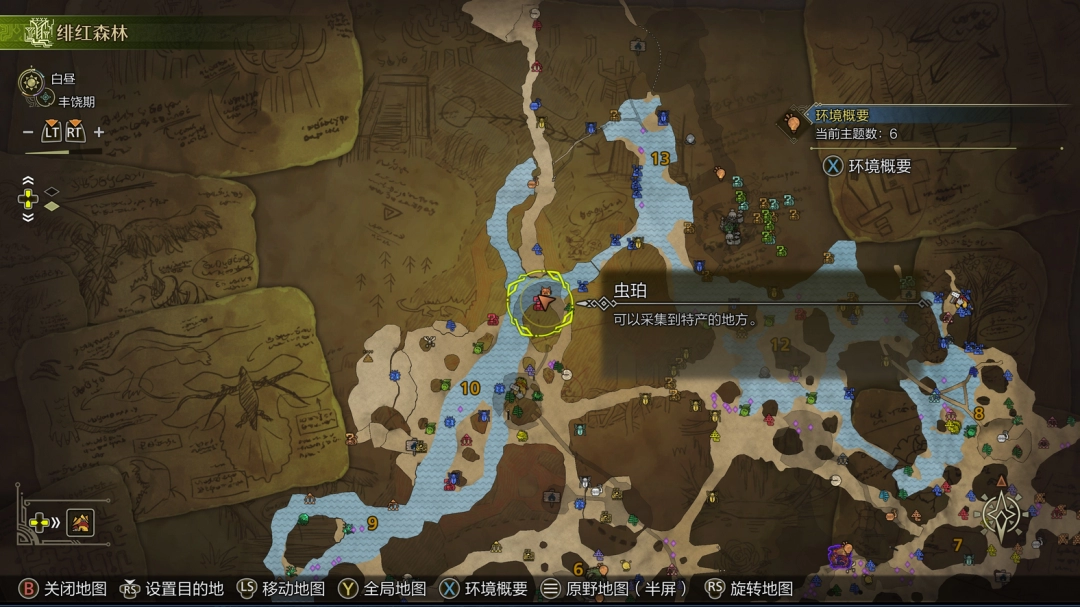Screen dimensions: 1080x607
Task: Select area number 13 on the map
Action: [660, 158]
